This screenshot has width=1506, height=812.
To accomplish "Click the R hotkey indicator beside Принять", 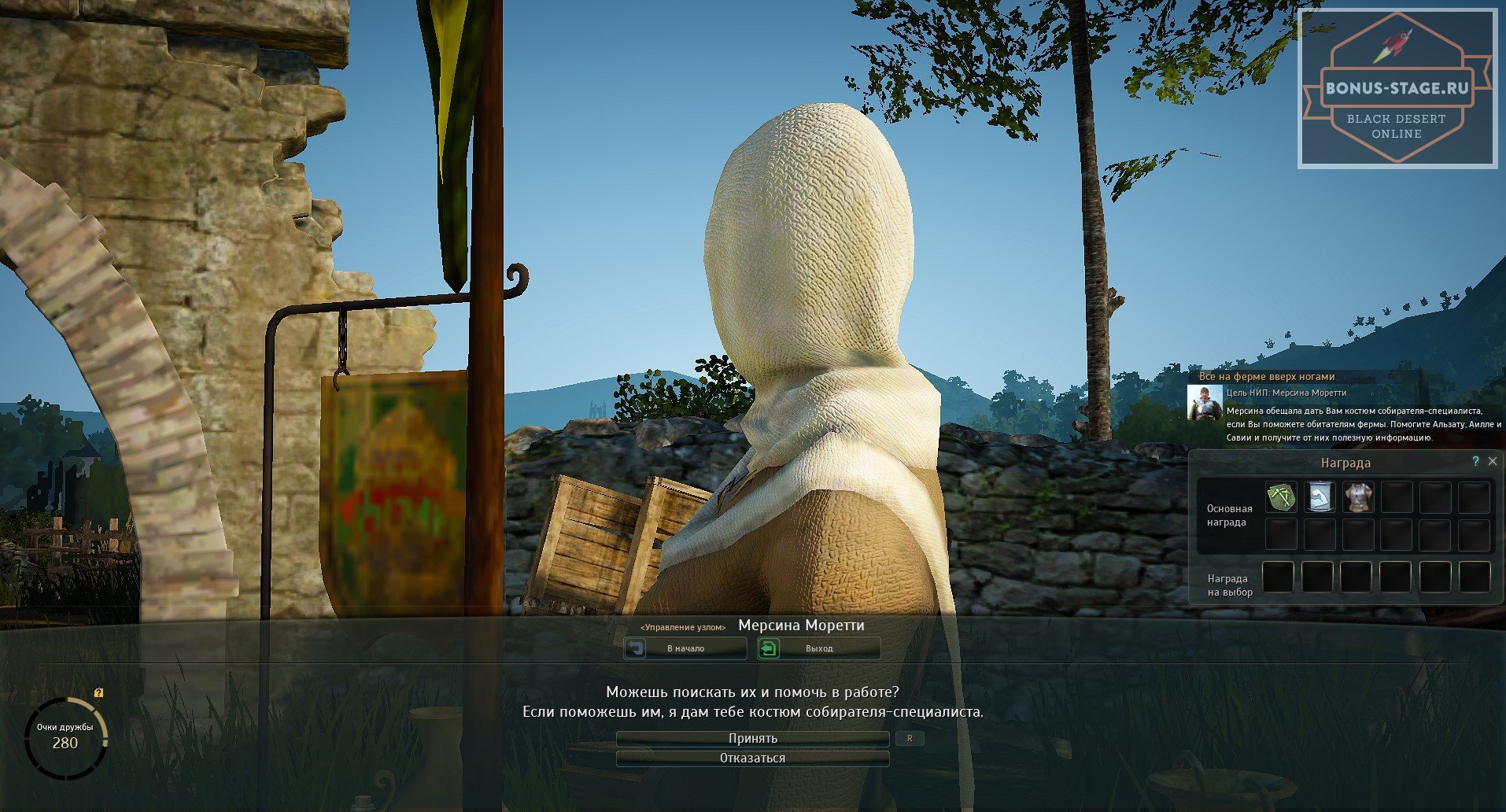I will 910,738.
